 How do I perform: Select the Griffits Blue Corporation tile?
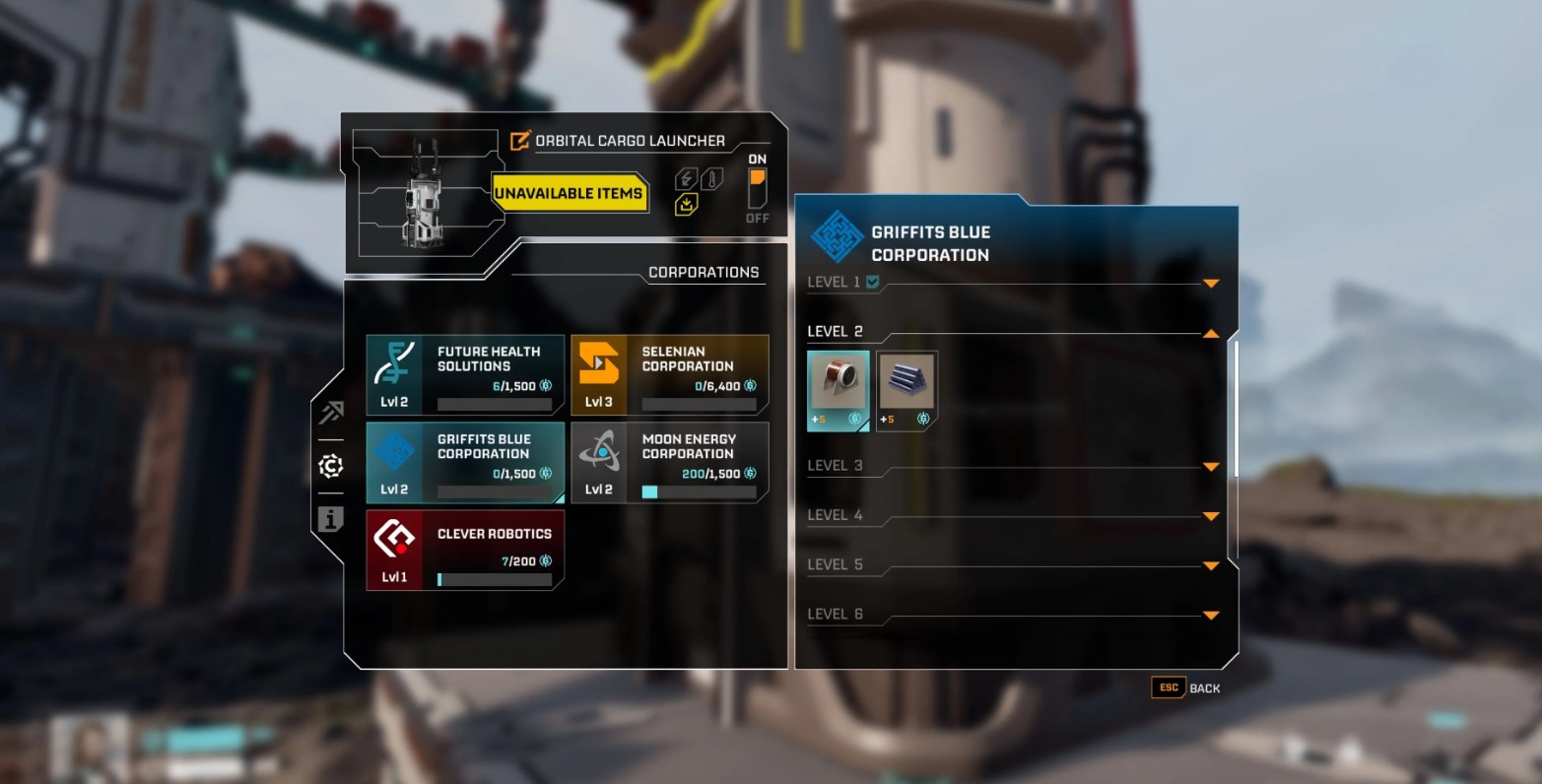(465, 463)
